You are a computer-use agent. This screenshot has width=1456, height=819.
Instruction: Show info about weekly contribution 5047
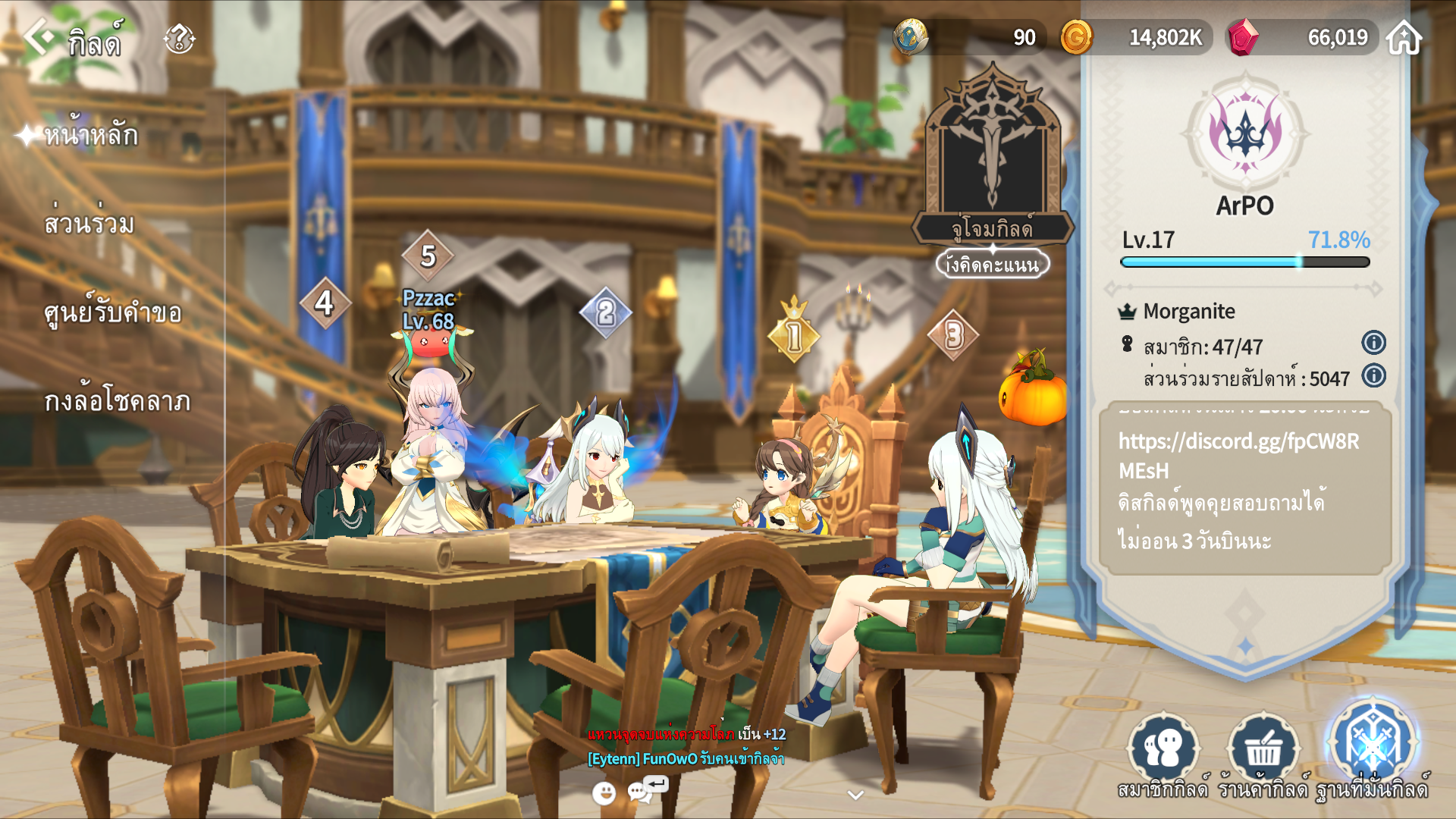(x=1373, y=375)
